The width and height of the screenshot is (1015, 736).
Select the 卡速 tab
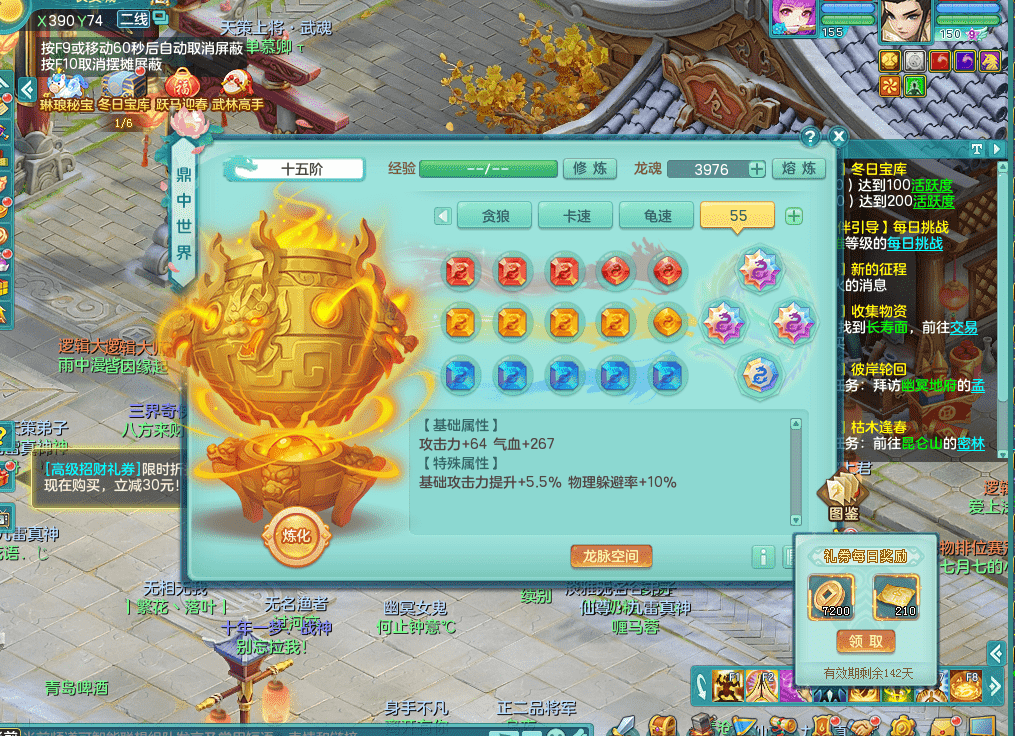click(x=576, y=216)
